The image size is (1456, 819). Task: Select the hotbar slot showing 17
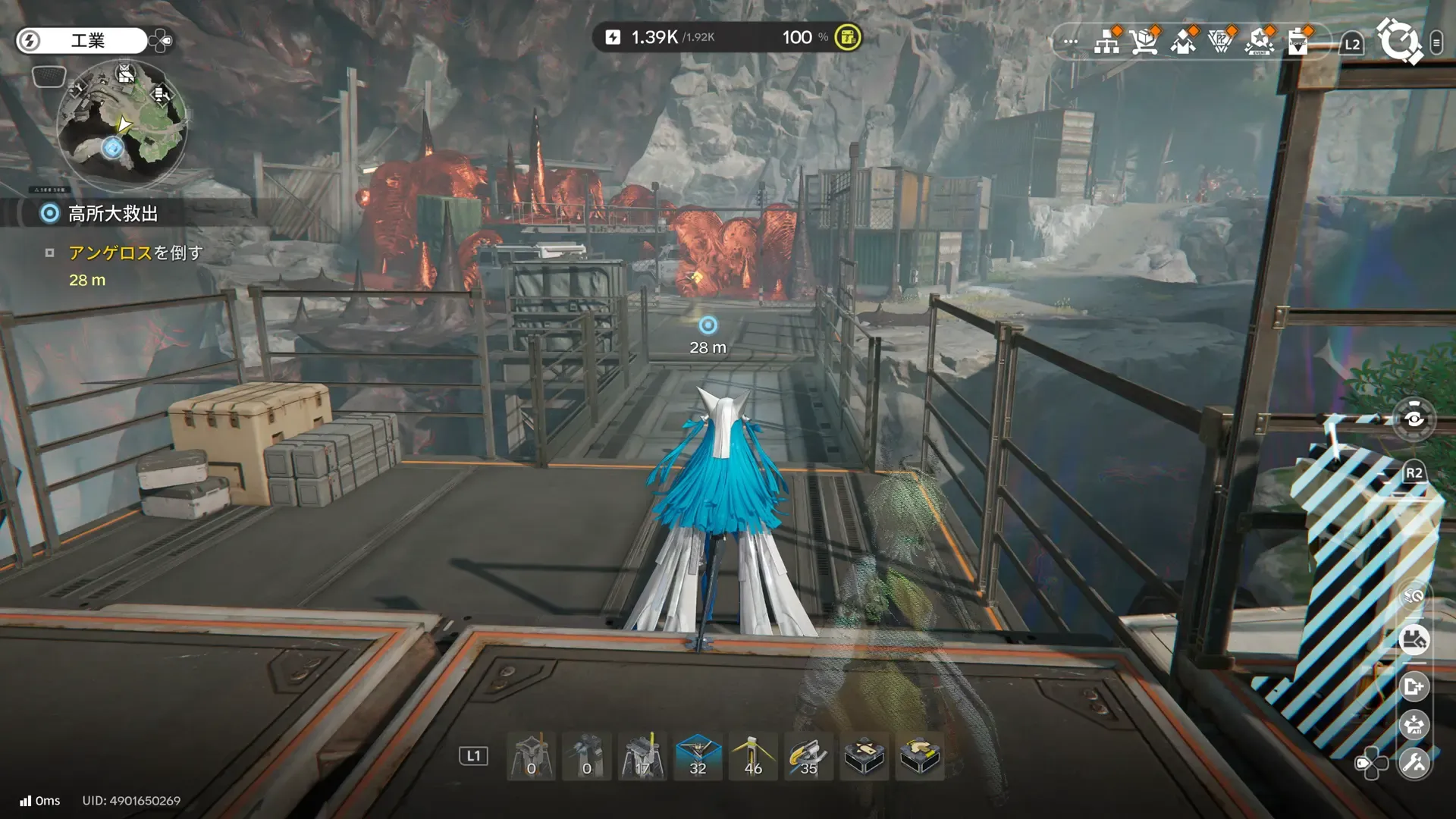642,756
